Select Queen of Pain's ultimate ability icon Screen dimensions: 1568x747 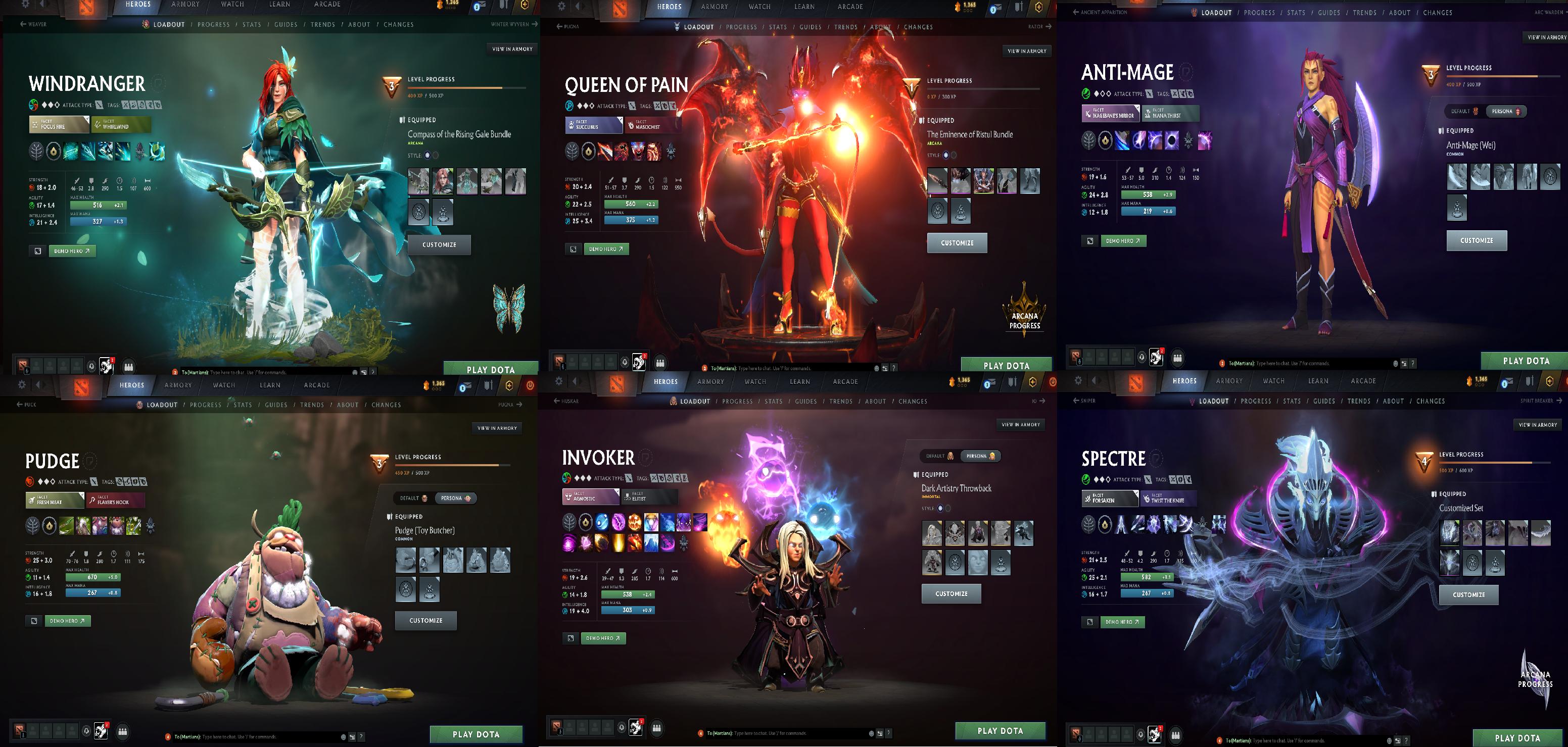coord(654,152)
